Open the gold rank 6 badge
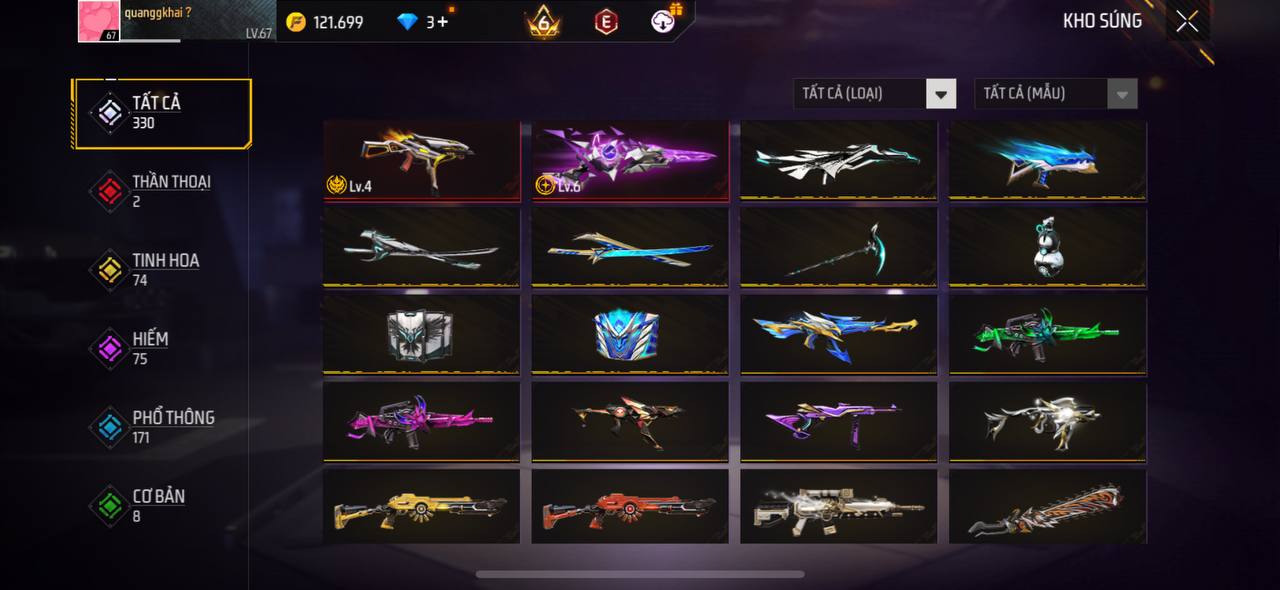This screenshot has height=590, width=1280. coord(543,21)
